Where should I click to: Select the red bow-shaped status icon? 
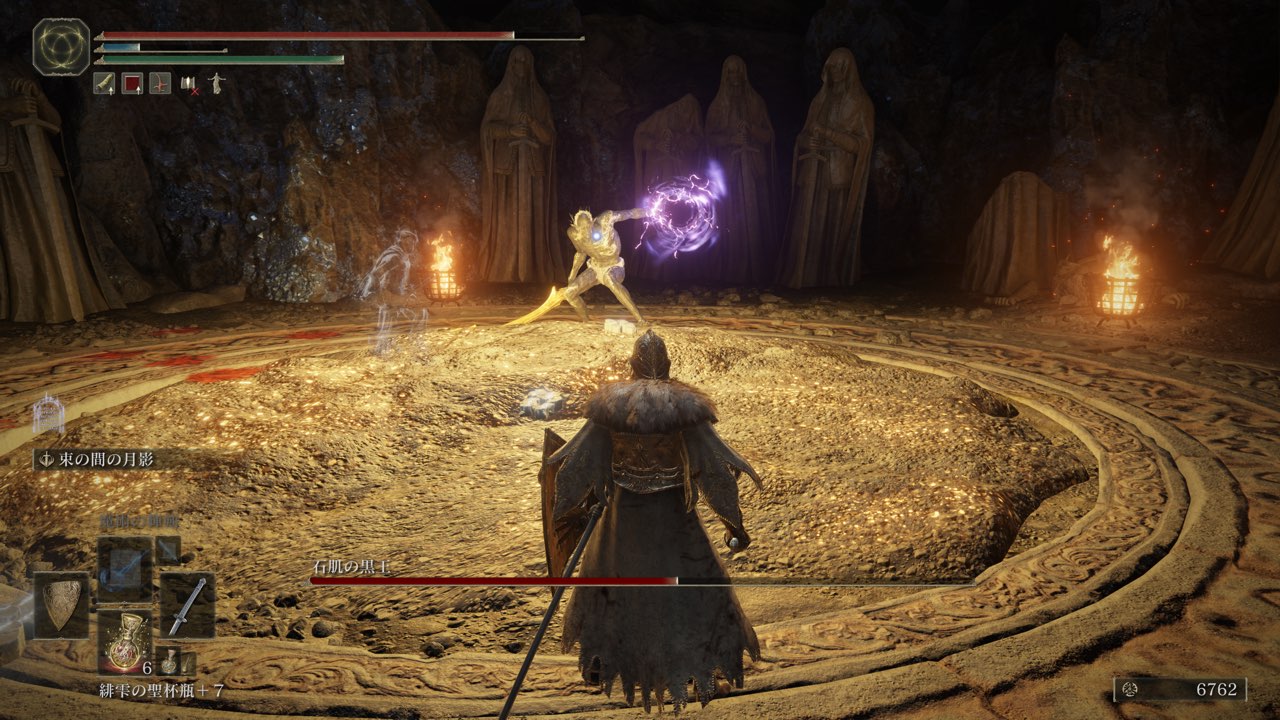pyautogui.click(x=160, y=84)
